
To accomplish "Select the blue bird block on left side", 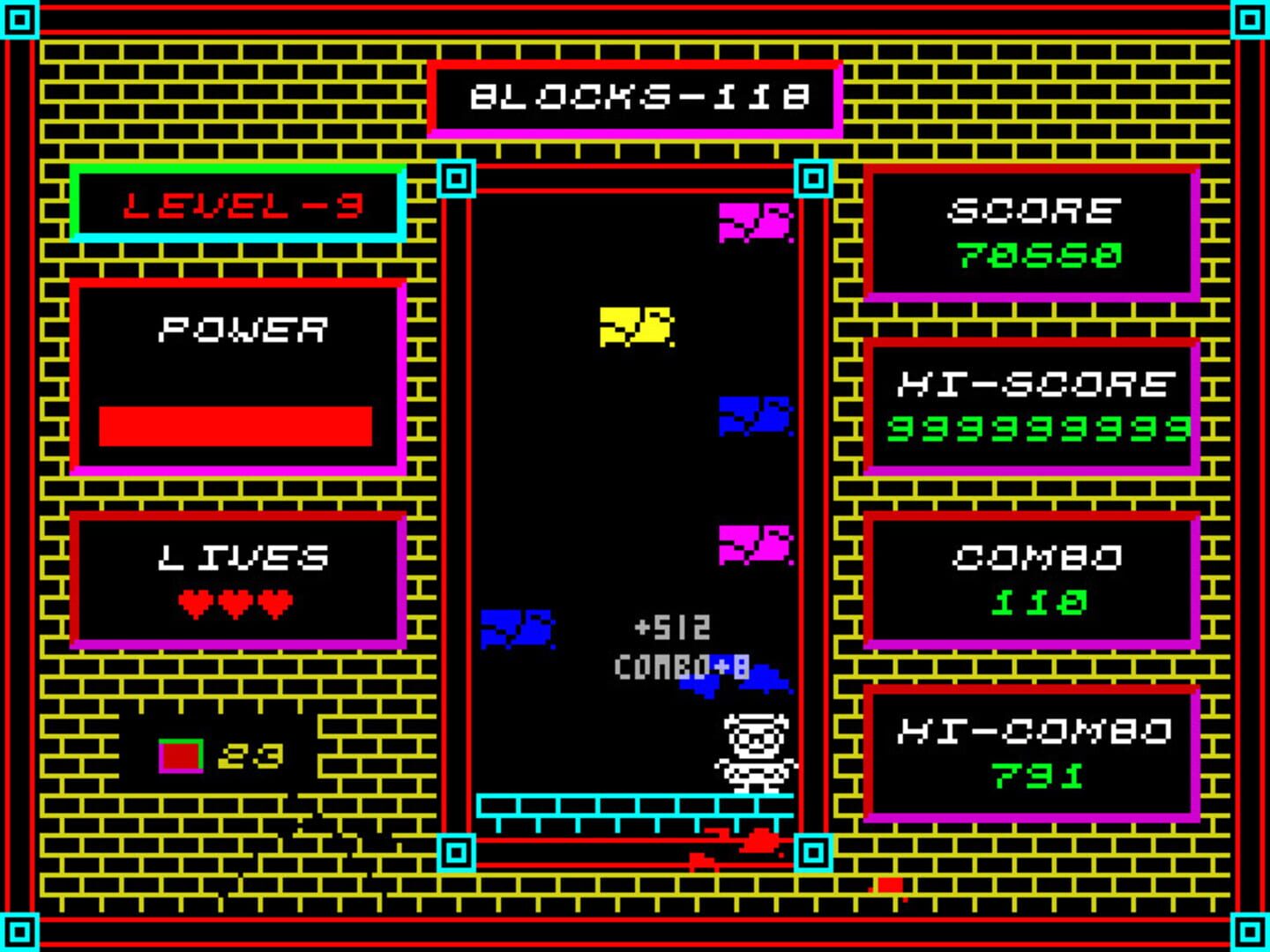I will tap(516, 630).
